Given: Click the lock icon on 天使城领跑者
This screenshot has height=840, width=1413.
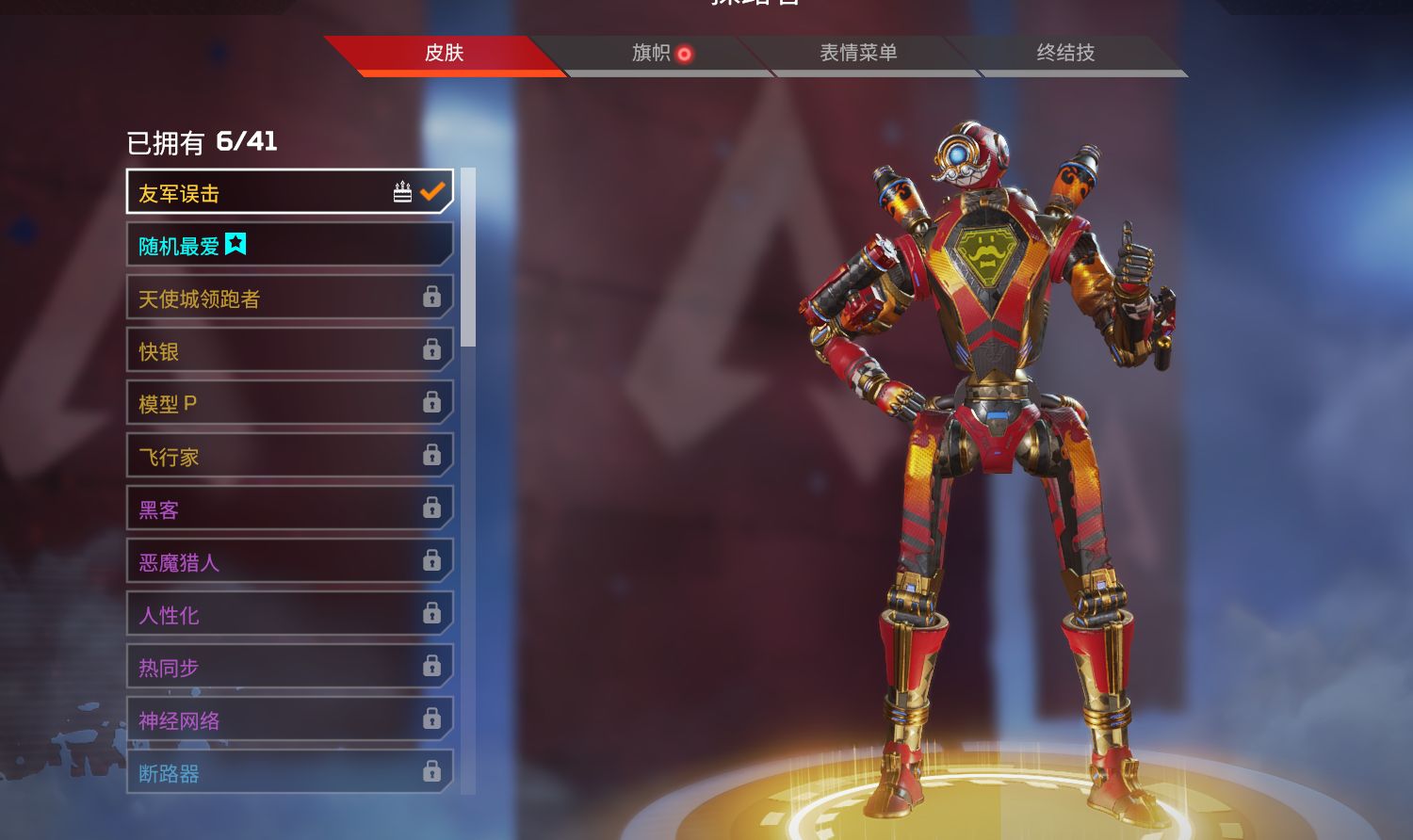Looking at the screenshot, I should coord(433,297).
